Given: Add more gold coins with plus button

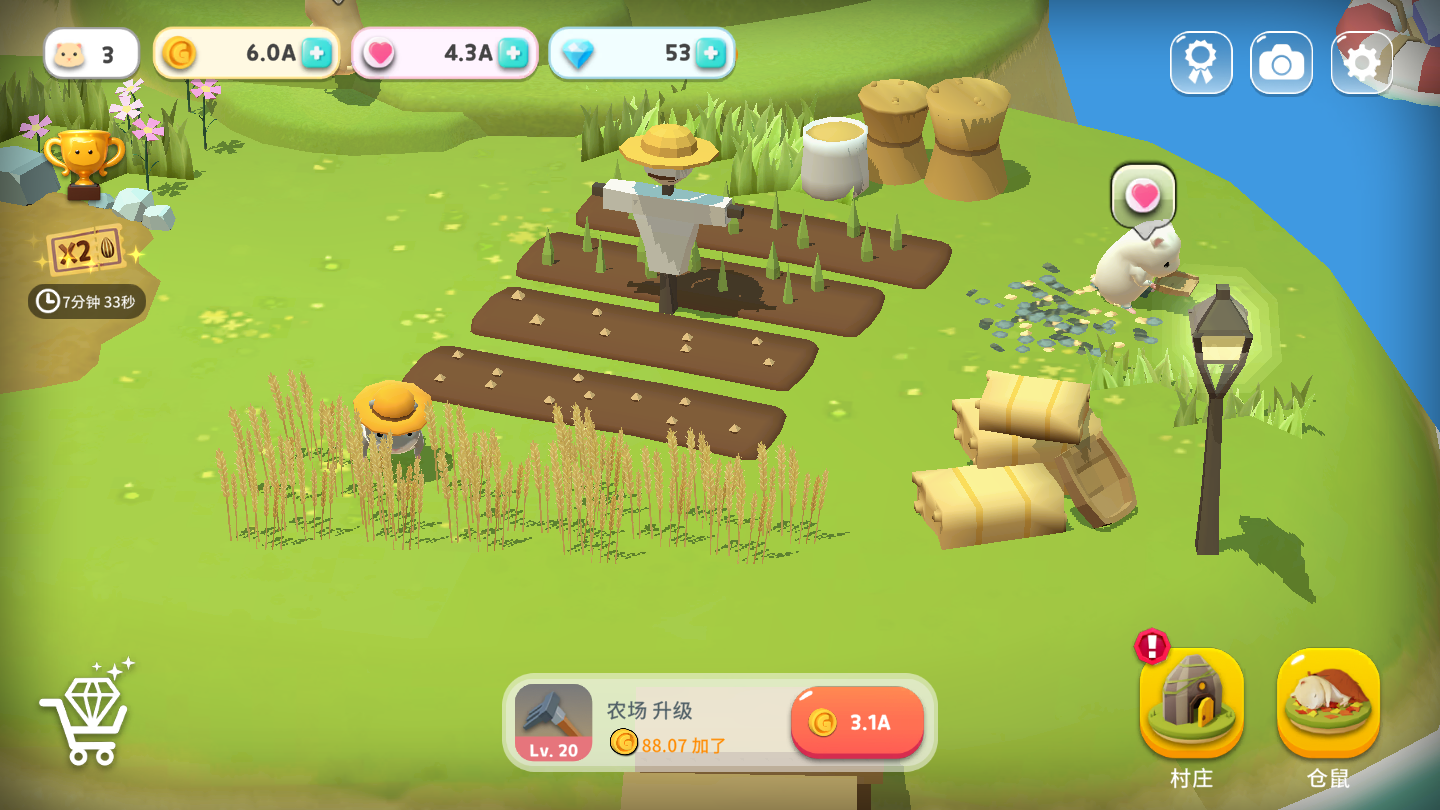Looking at the screenshot, I should [317, 54].
